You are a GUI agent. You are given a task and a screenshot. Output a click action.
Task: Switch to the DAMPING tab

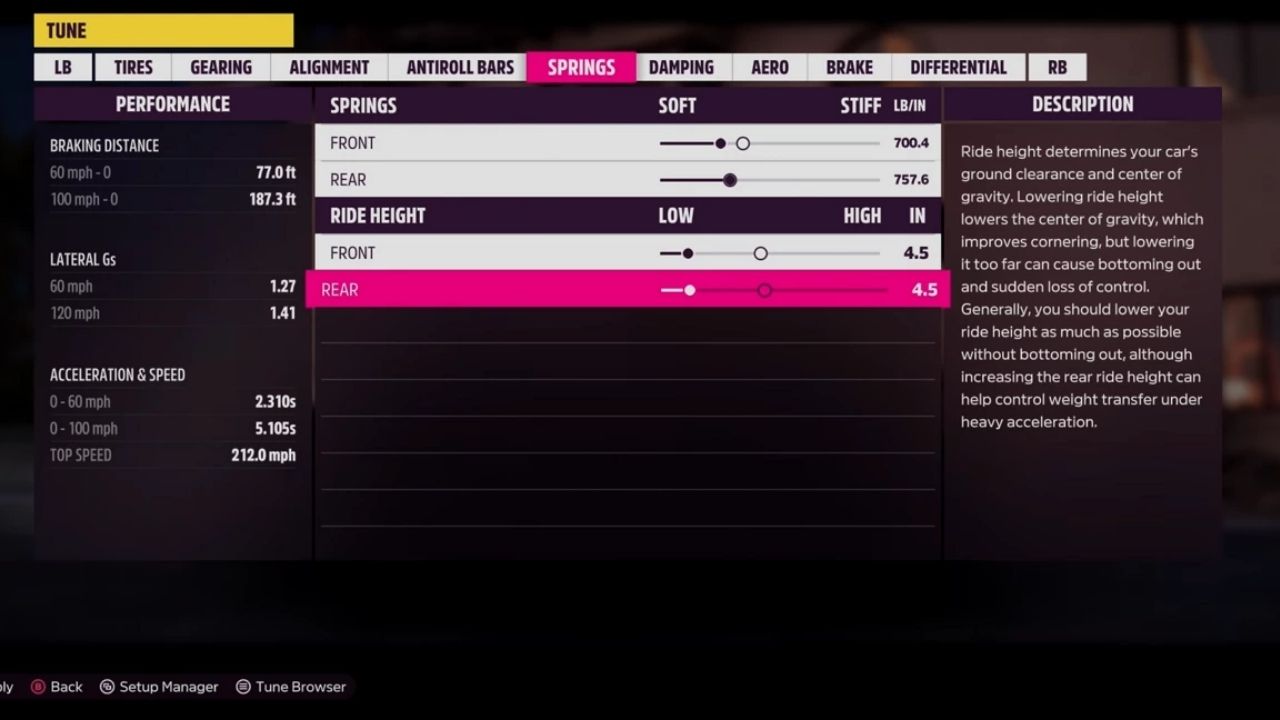pos(681,67)
